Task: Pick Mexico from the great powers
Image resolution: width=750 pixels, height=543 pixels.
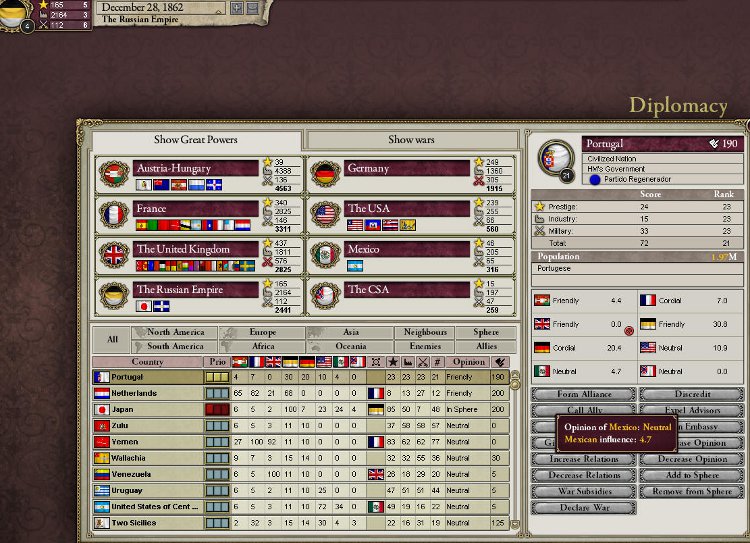Action: [x=407, y=249]
